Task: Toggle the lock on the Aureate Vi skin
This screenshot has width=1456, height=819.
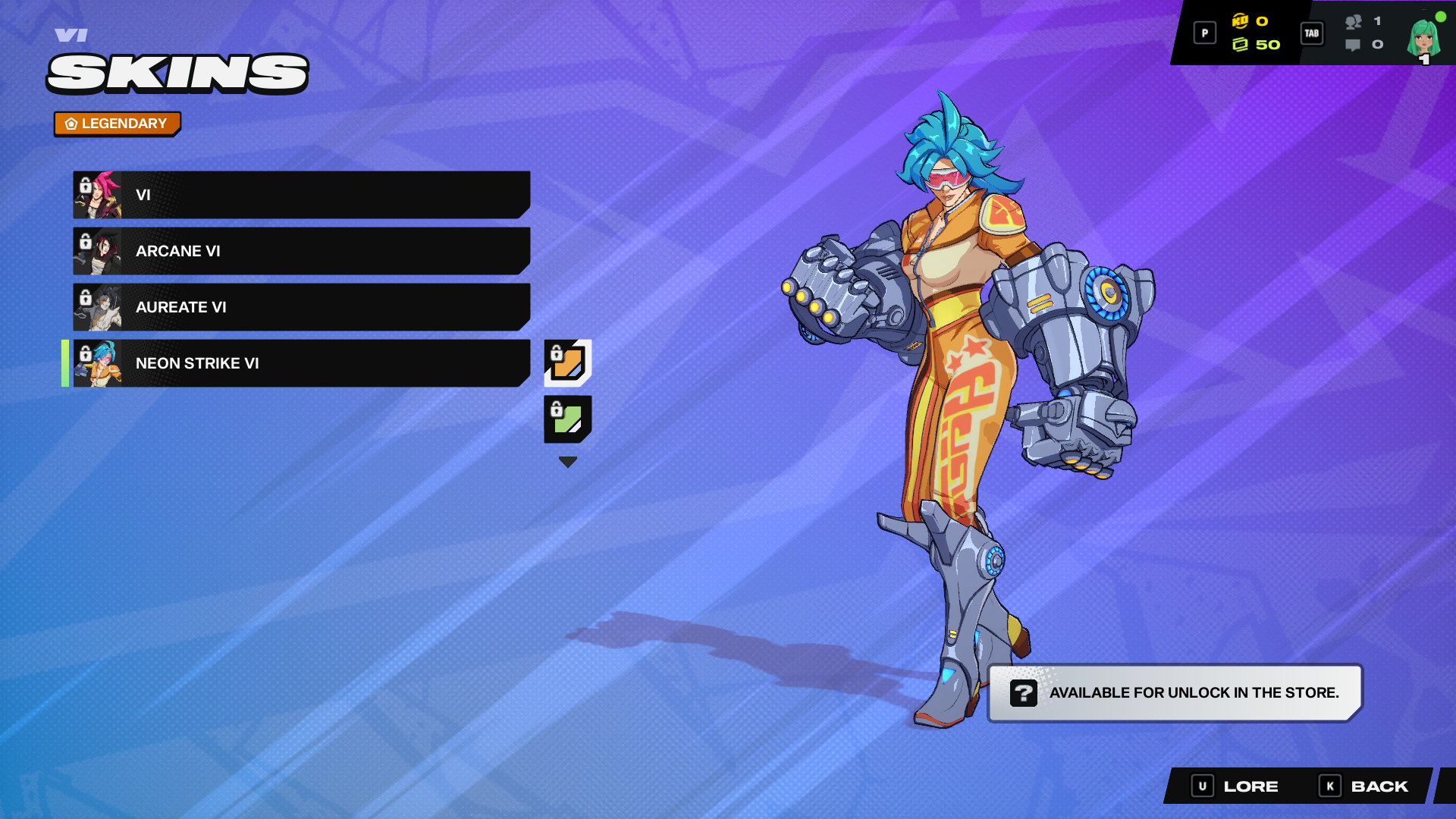Action: click(x=83, y=299)
